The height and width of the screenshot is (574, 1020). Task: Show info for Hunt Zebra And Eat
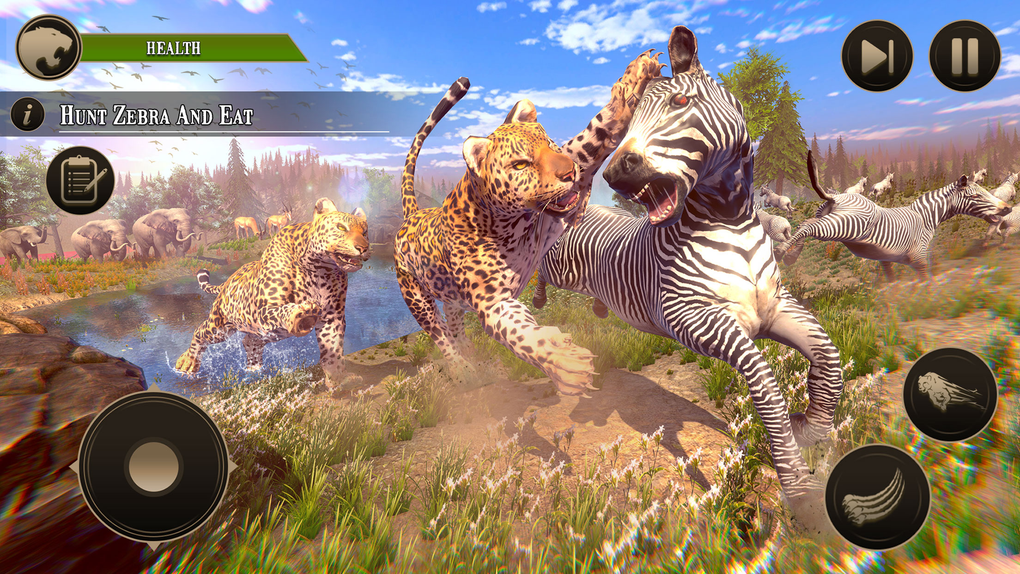click(x=27, y=115)
